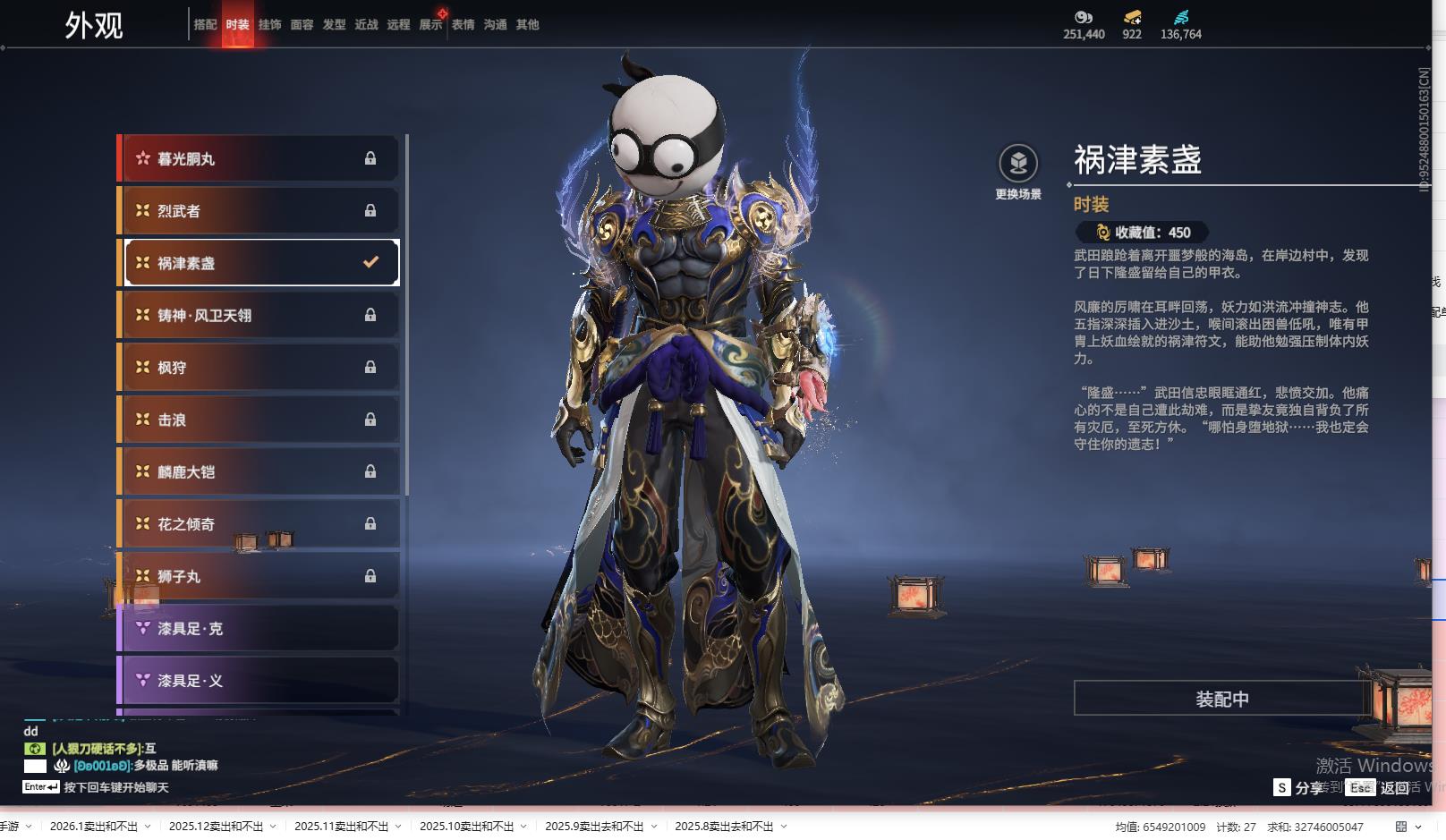Viewport: 1446px width, 840px height.
Task: Switch to the 面容 face tab
Action: (302, 25)
